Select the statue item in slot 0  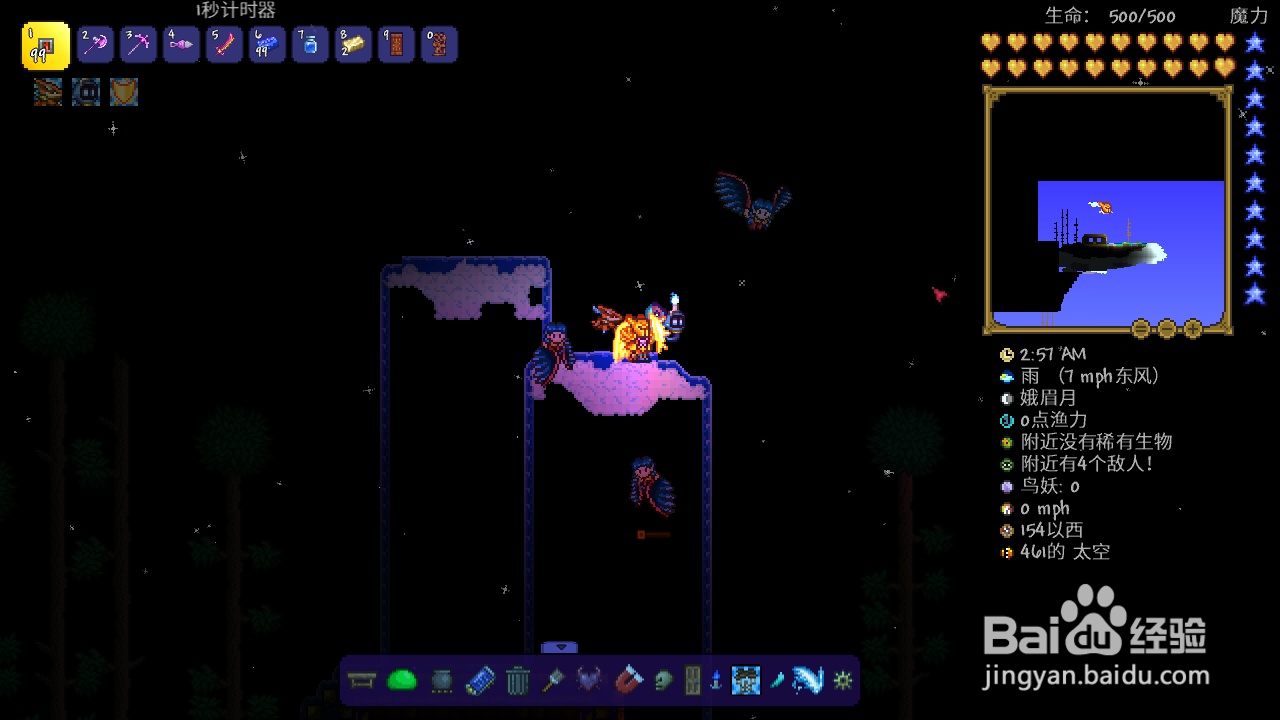click(440, 45)
